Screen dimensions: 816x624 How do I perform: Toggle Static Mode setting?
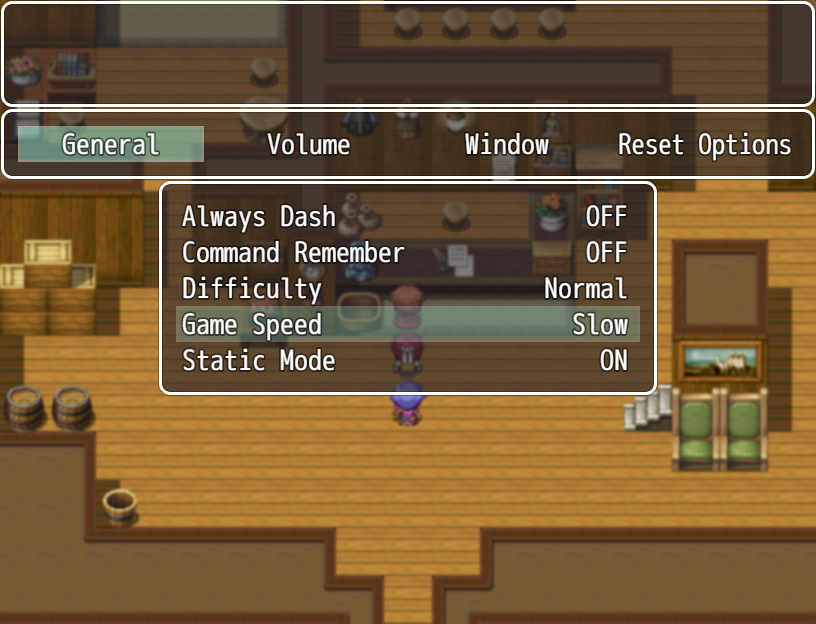(406, 361)
